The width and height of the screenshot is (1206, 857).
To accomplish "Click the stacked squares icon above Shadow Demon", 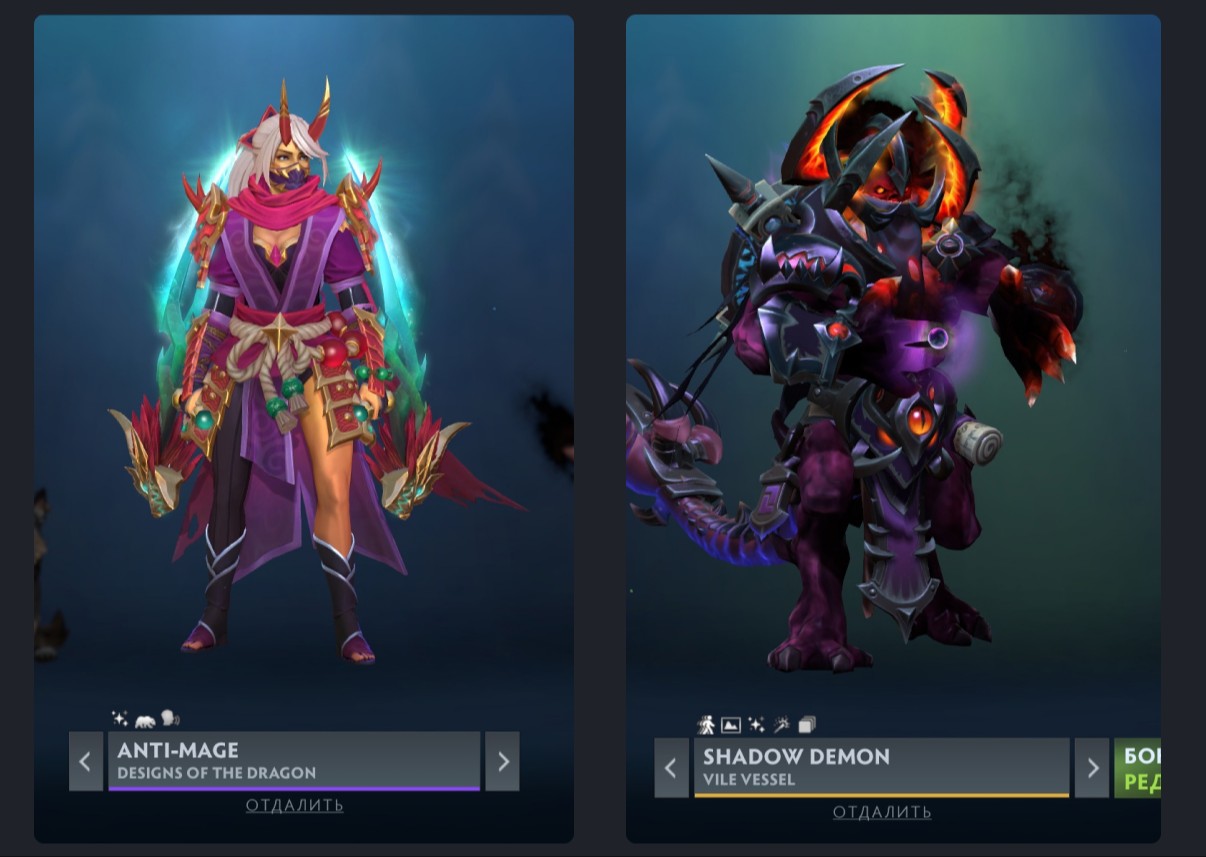I will tap(806, 724).
